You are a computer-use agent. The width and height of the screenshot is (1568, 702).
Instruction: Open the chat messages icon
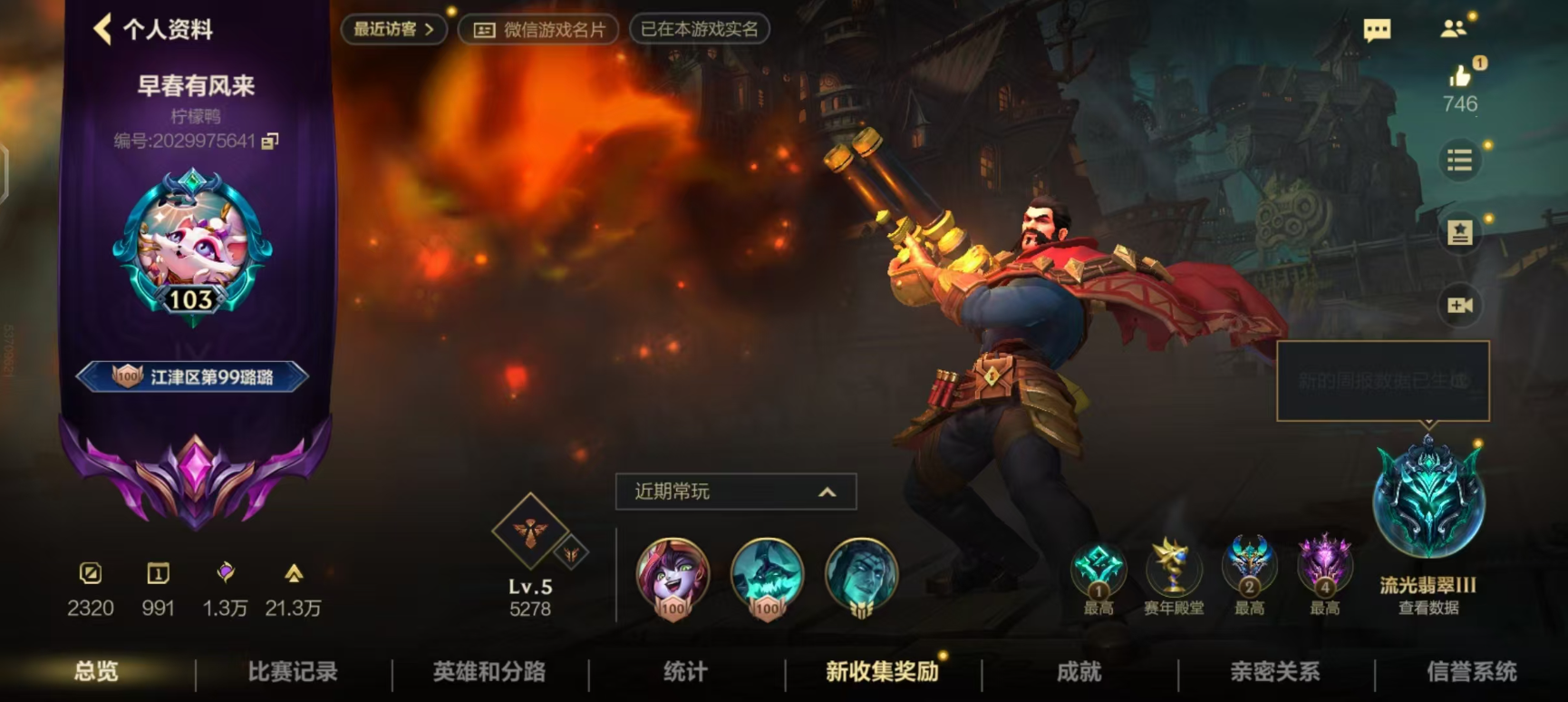pos(1377,30)
